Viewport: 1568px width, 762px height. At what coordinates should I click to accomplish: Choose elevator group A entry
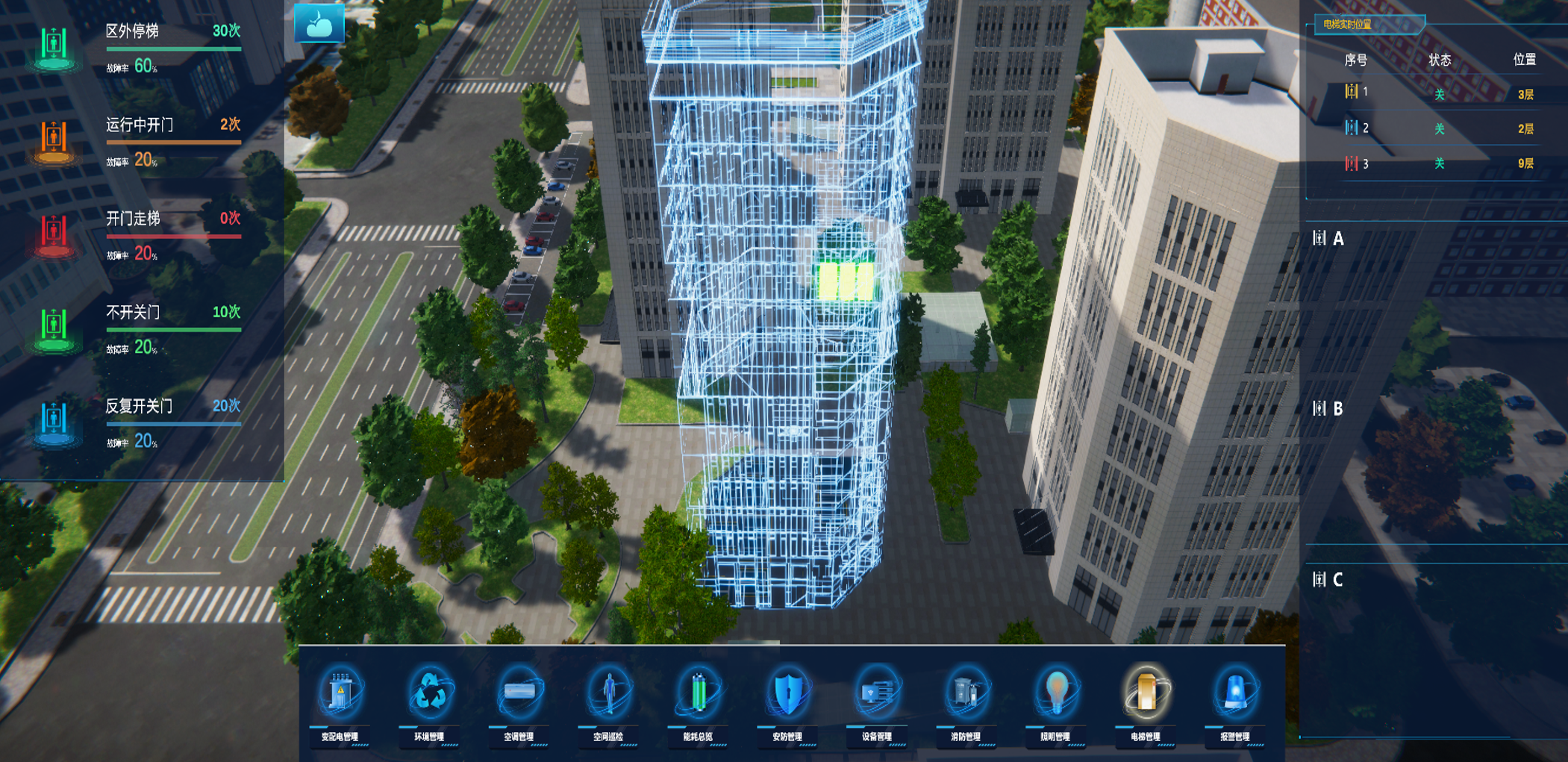pos(1329,239)
